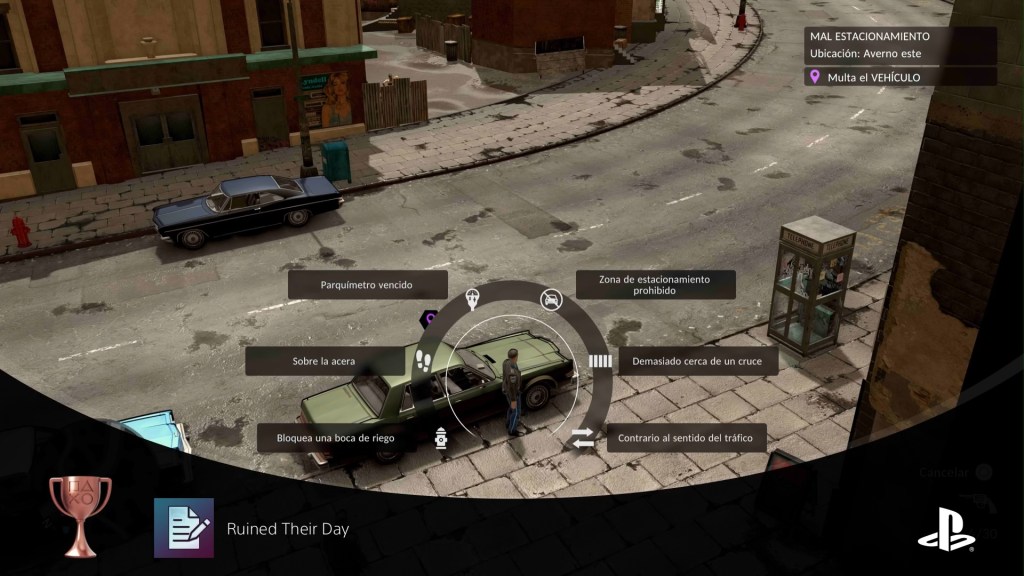Click the fire hydrant icon

[x=441, y=437]
